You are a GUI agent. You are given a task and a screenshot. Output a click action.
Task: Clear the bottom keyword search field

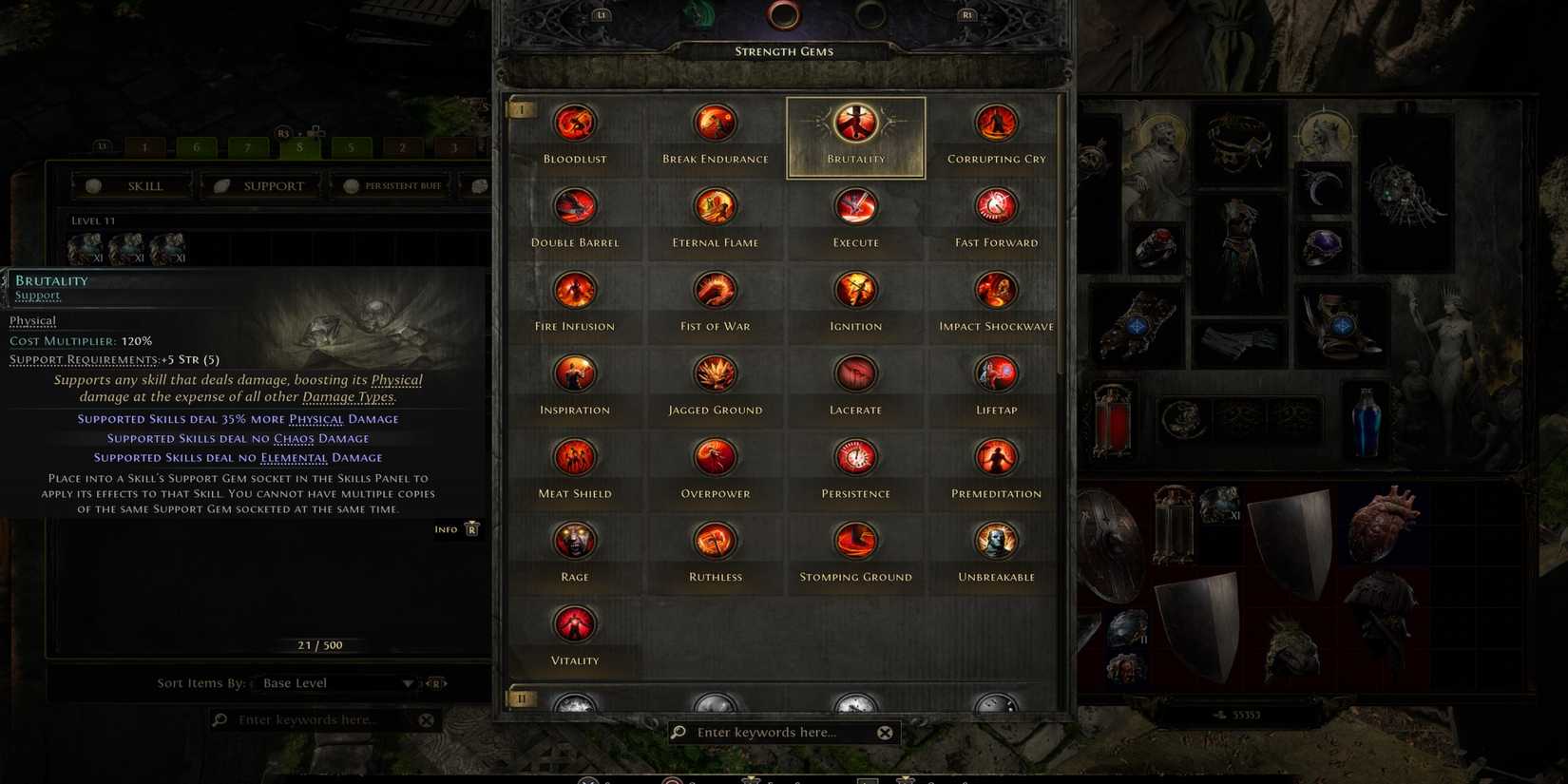[x=885, y=732]
